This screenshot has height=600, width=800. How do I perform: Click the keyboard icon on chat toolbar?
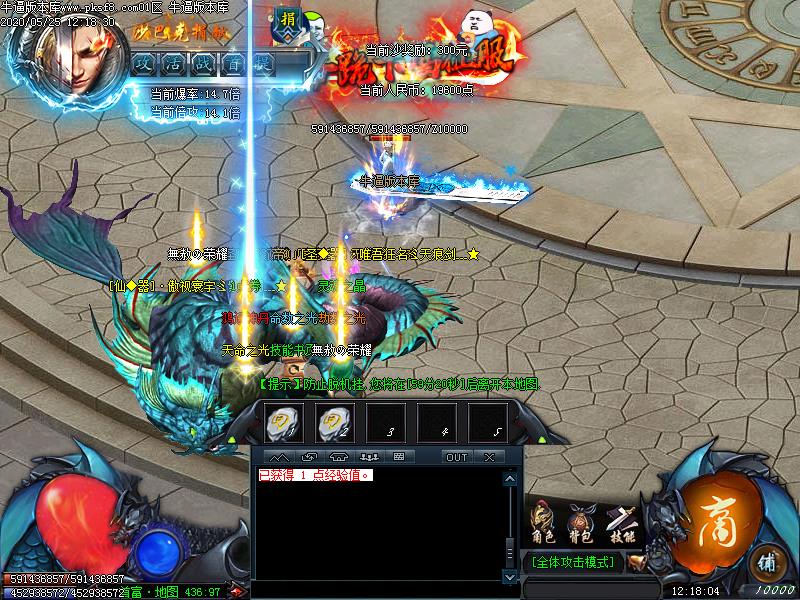tap(398, 457)
